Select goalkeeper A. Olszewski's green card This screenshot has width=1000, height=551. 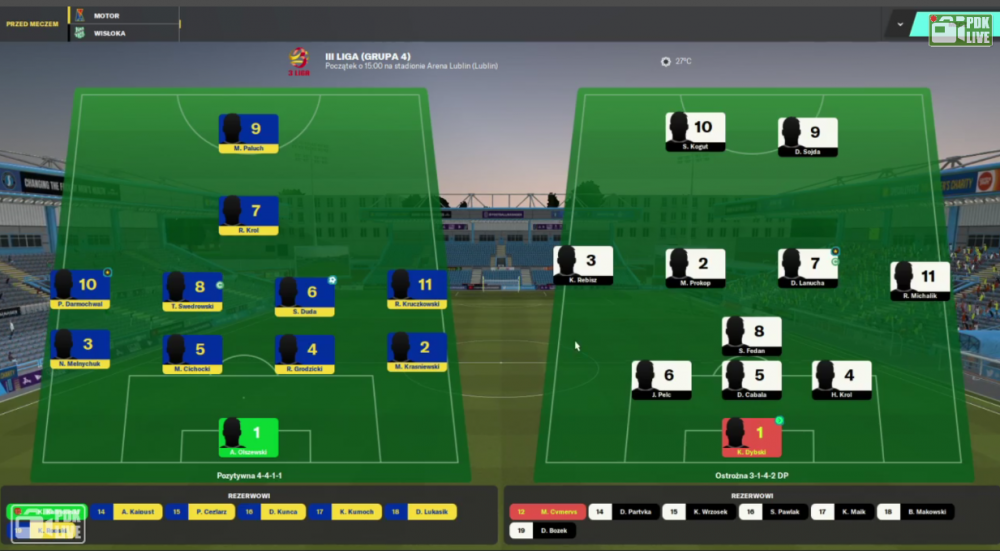[248, 437]
